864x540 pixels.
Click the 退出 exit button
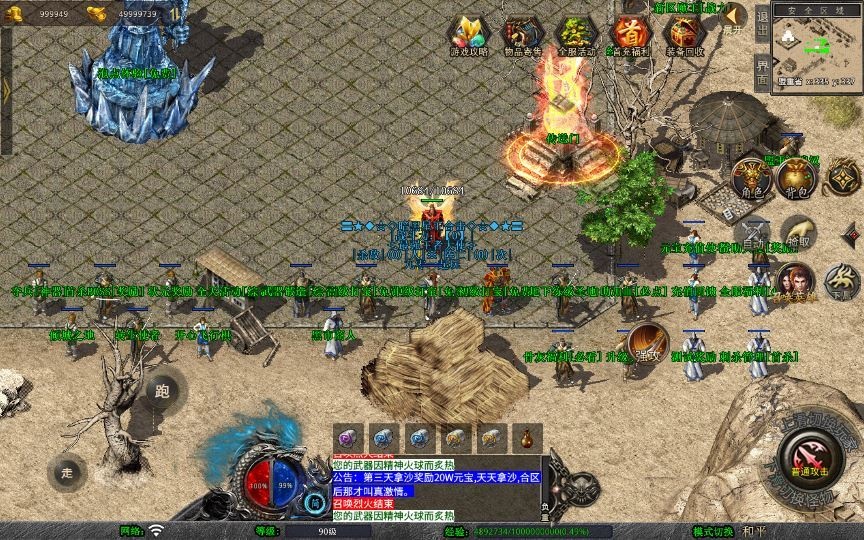coord(762,22)
